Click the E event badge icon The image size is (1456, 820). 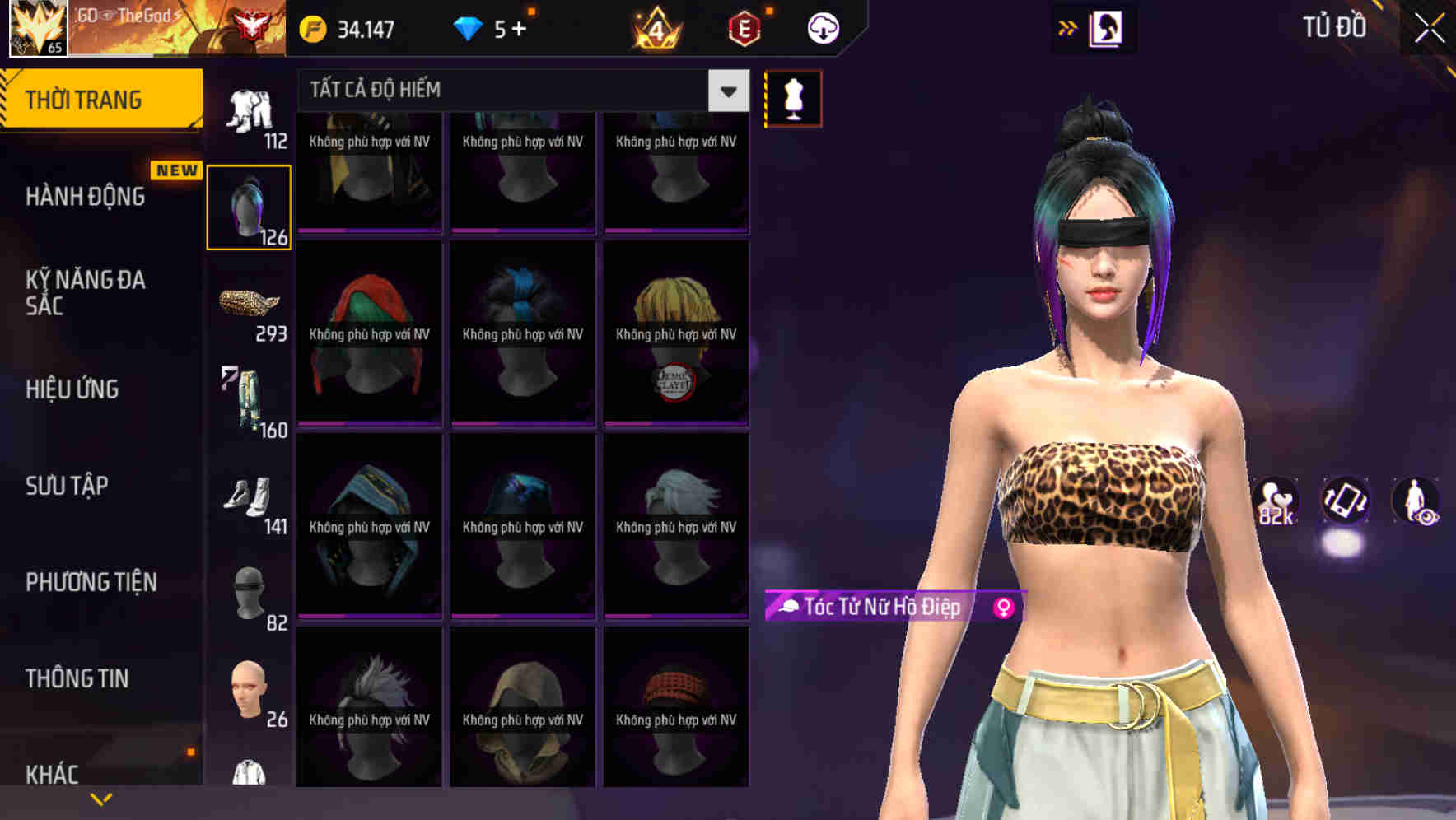coord(743,27)
